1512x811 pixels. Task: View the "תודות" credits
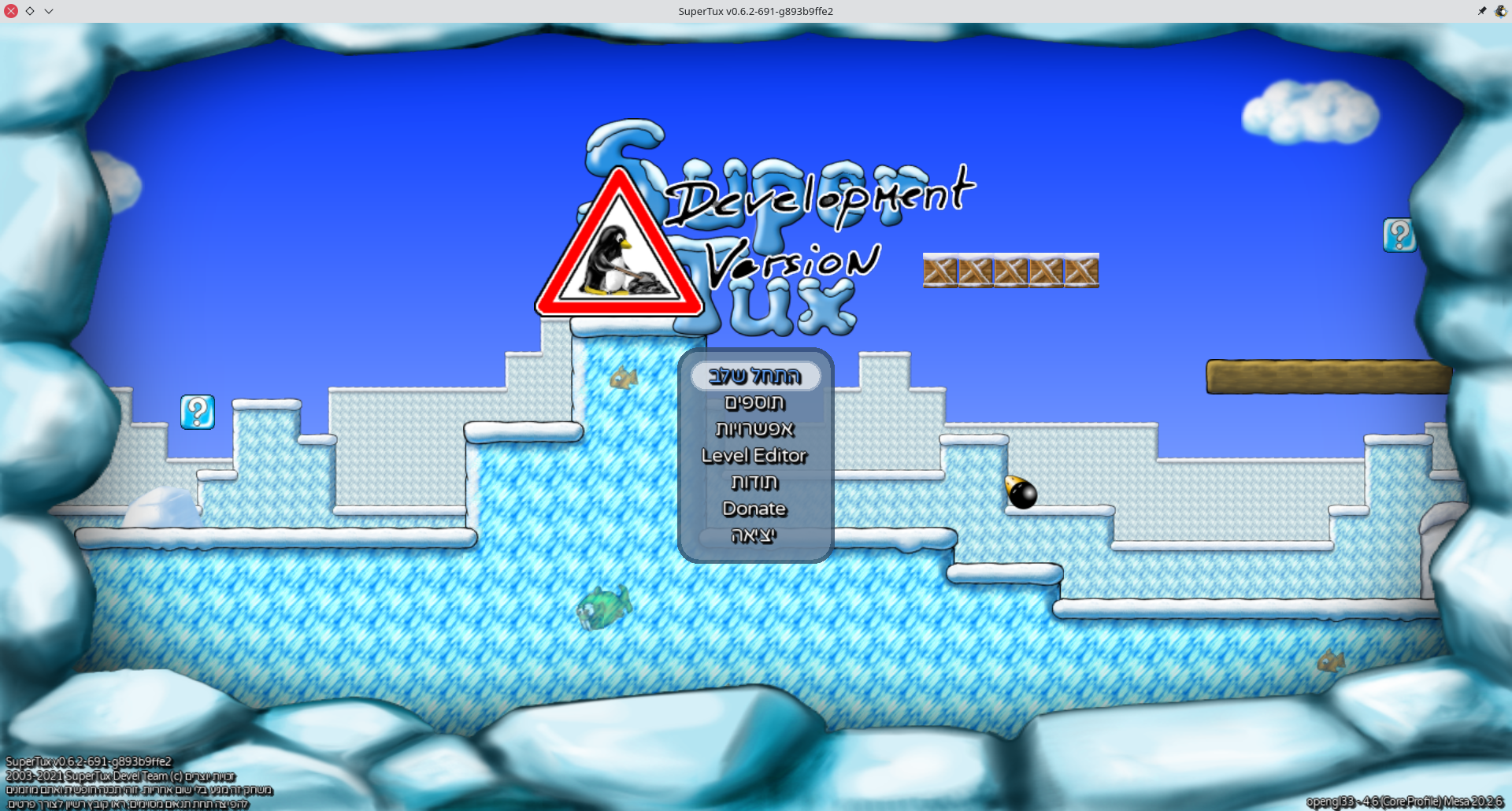point(755,482)
